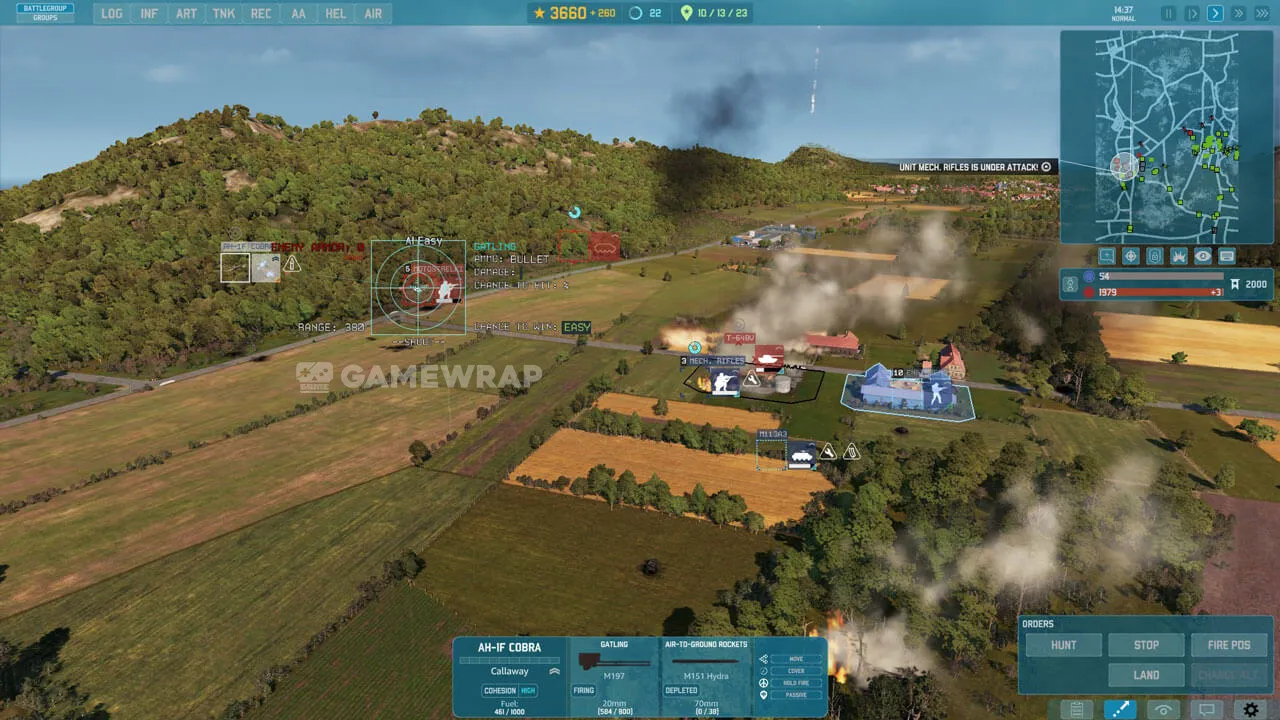
Task: Switch to the AIR tab
Action: 373,14
